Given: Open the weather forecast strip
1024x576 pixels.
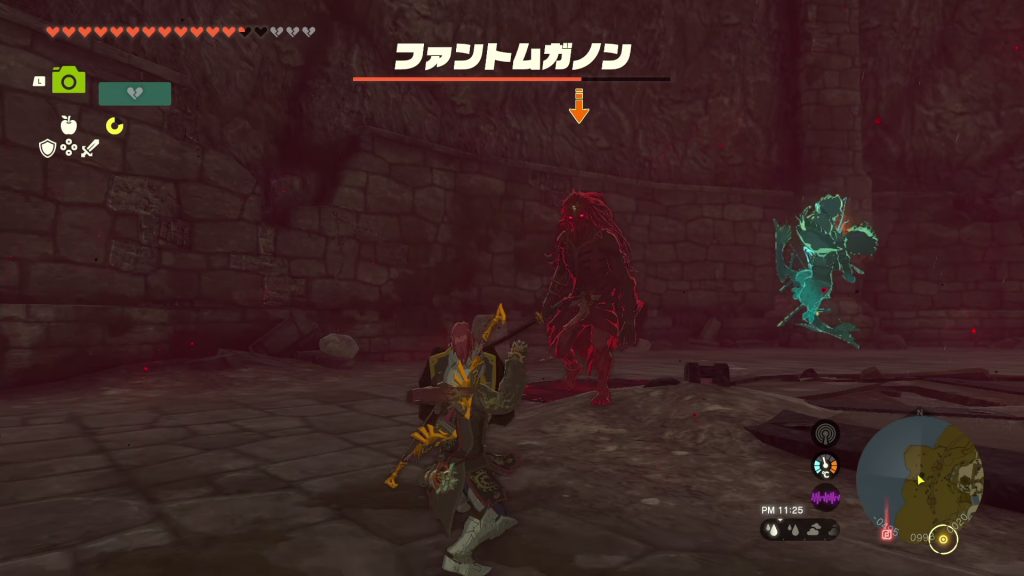Looking at the screenshot, I should click(x=799, y=530).
